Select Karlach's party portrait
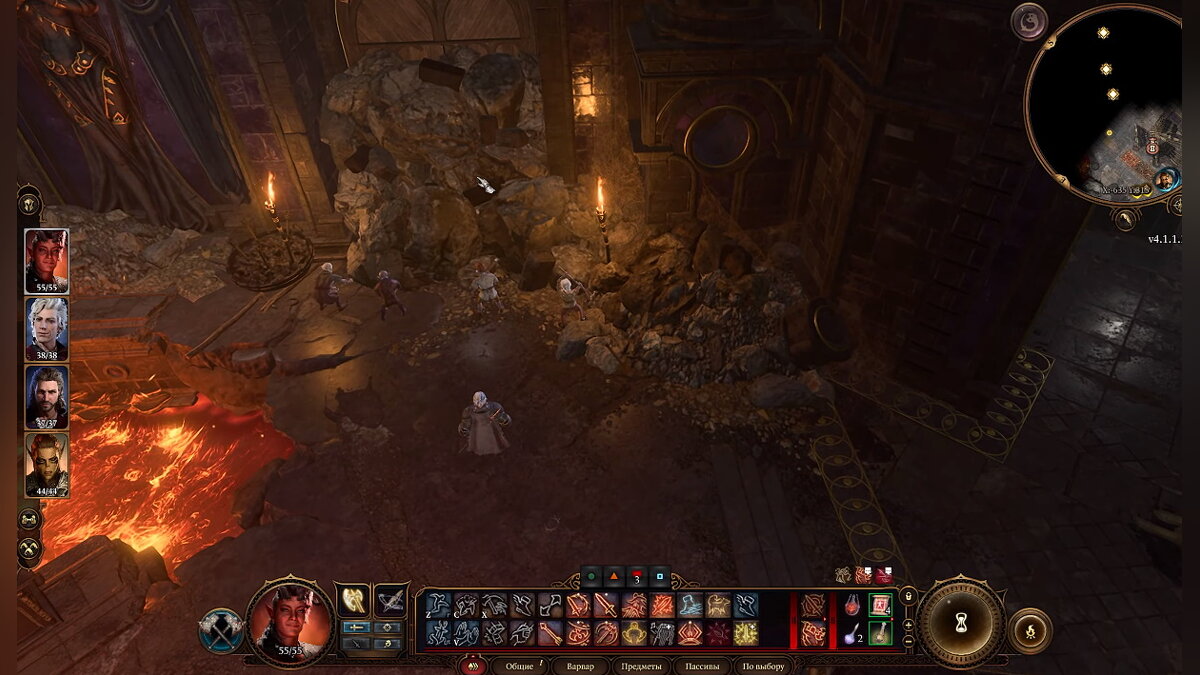Screen dimensions: 1200x675 coord(46,260)
